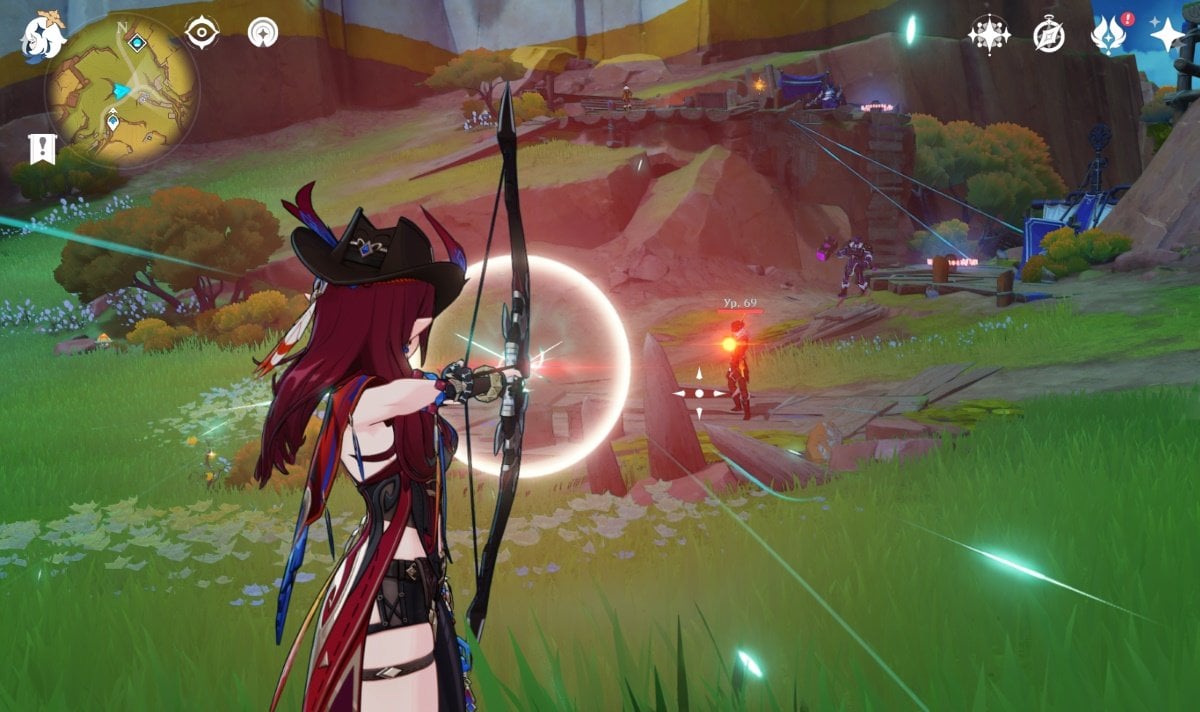Open the quest banner with exclamation mark
This screenshot has height=712, width=1200.
43,148
